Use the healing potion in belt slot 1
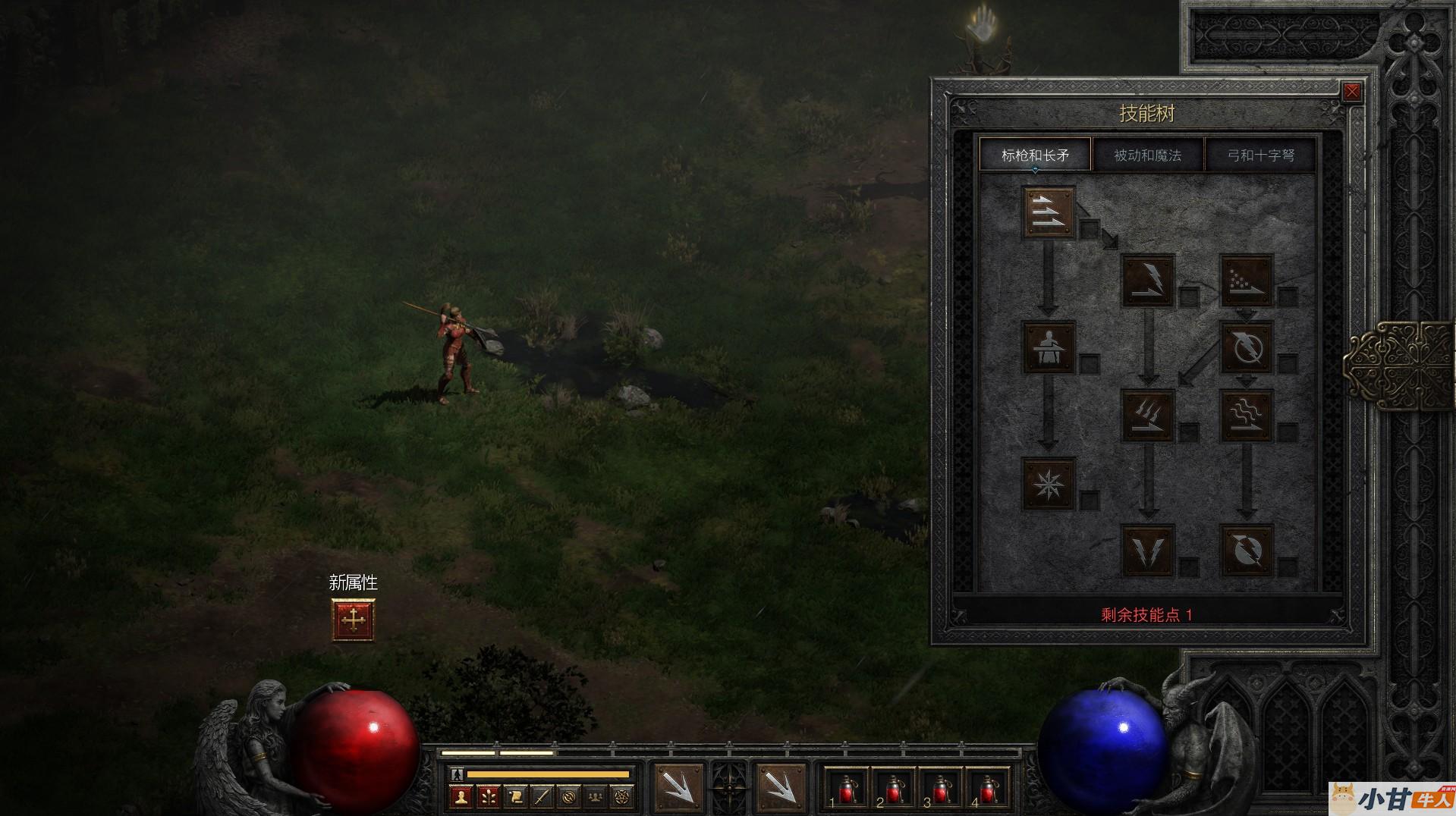Image resolution: width=1456 pixels, height=816 pixels. click(x=845, y=789)
